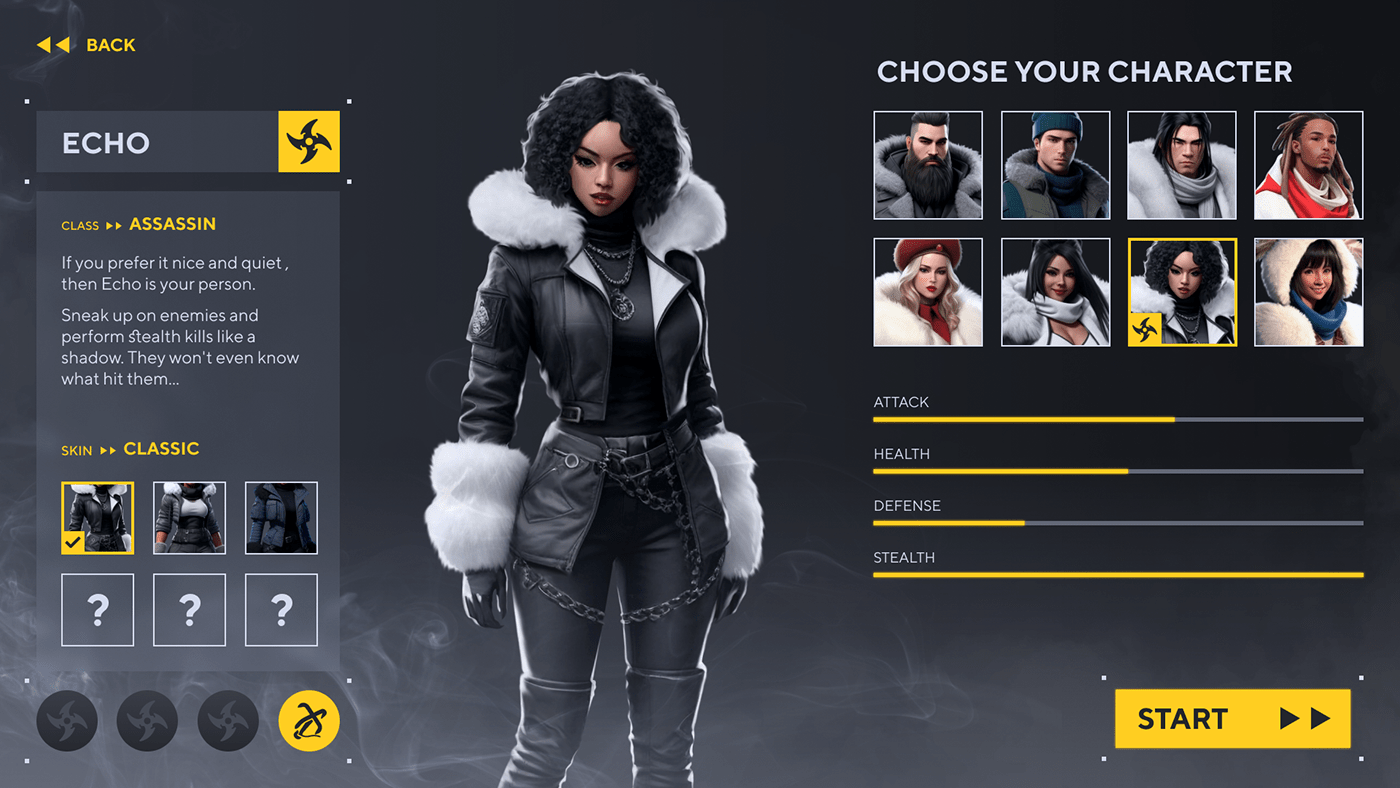The width and height of the screenshot is (1400, 788).
Task: Click Echo's highlighted character portrait
Action: (1182, 292)
